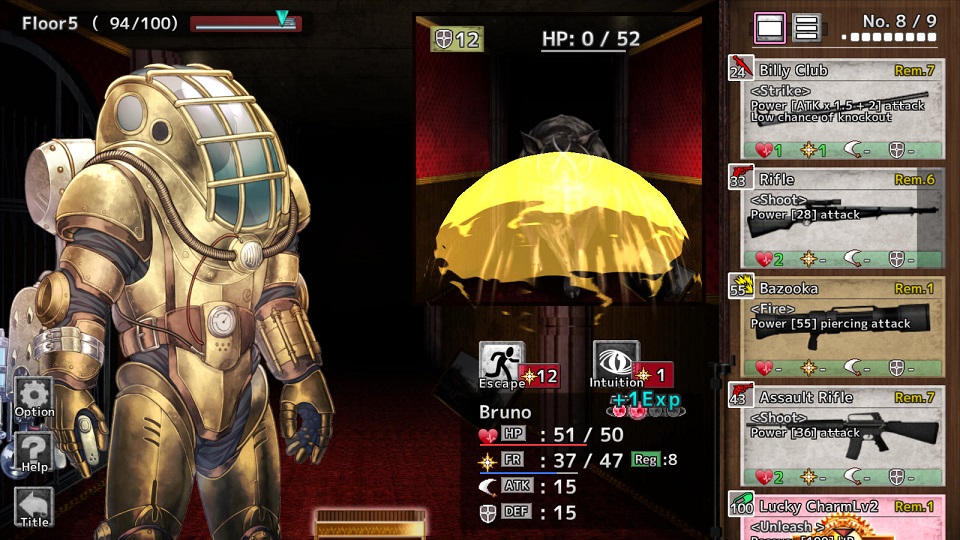
Task: Choose the Lucky CharmLv2 card
Action: click(x=838, y=517)
